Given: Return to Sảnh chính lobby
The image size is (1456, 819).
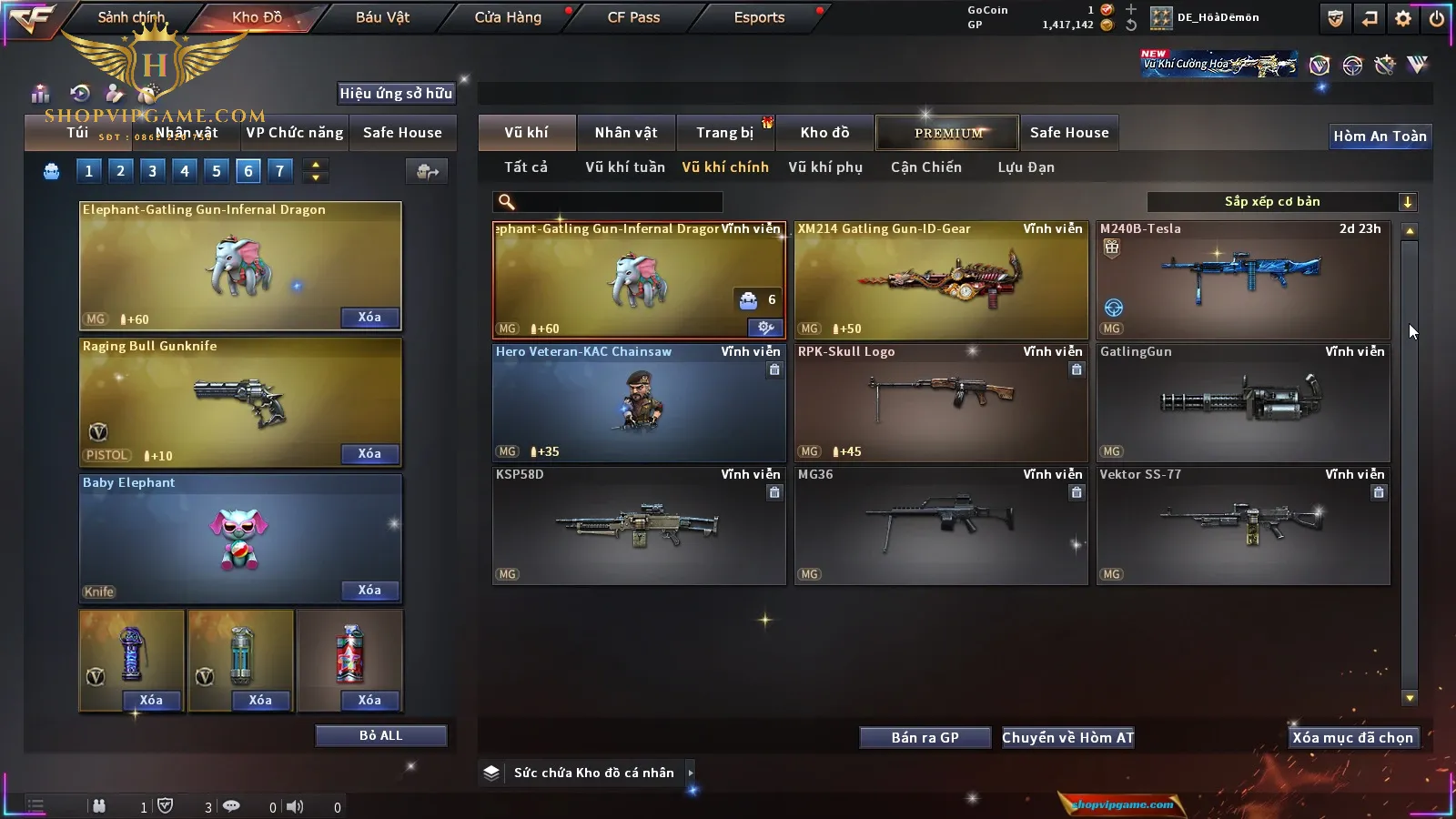Looking at the screenshot, I should 131,17.
